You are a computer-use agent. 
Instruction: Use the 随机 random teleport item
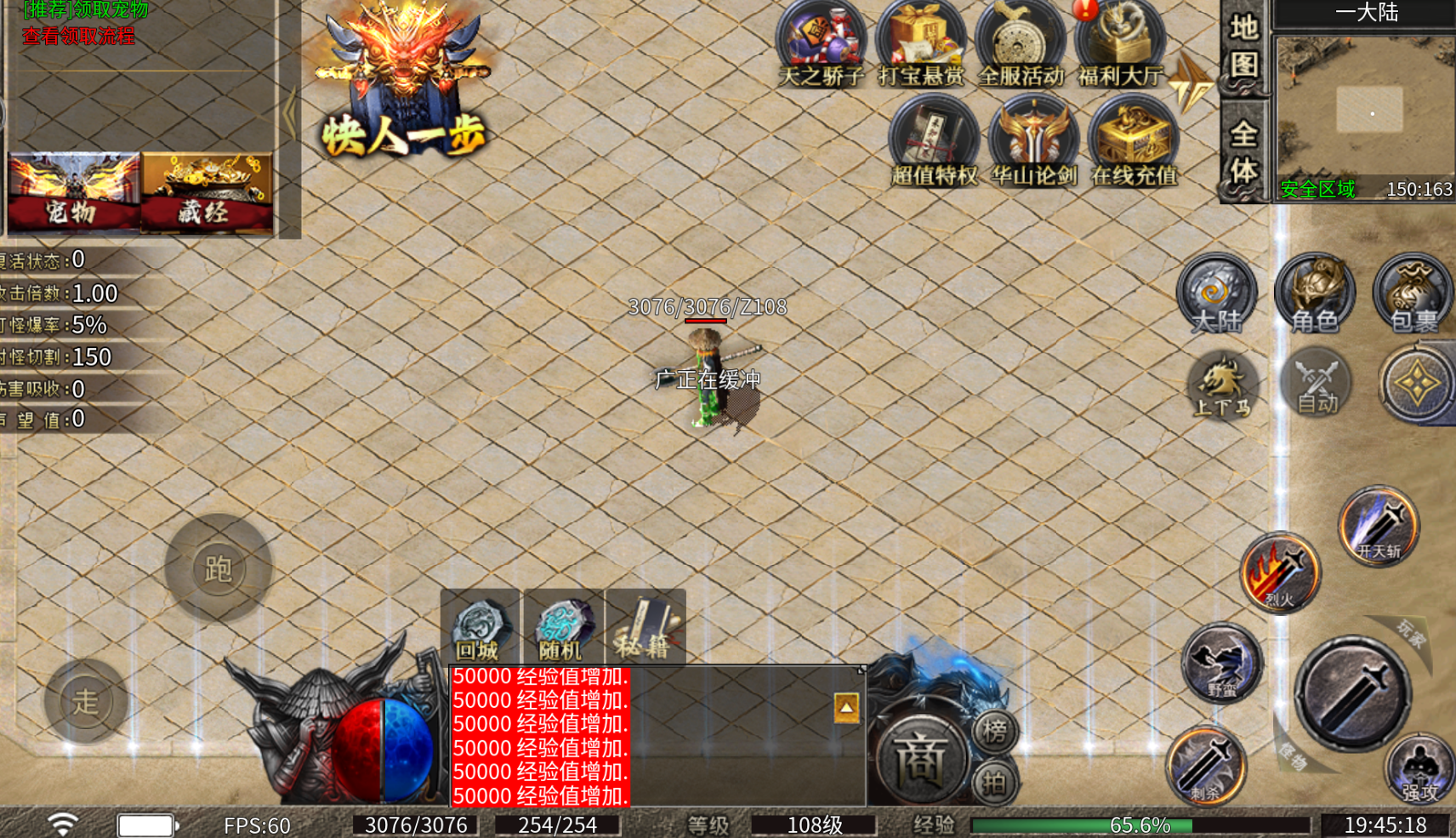point(561,628)
